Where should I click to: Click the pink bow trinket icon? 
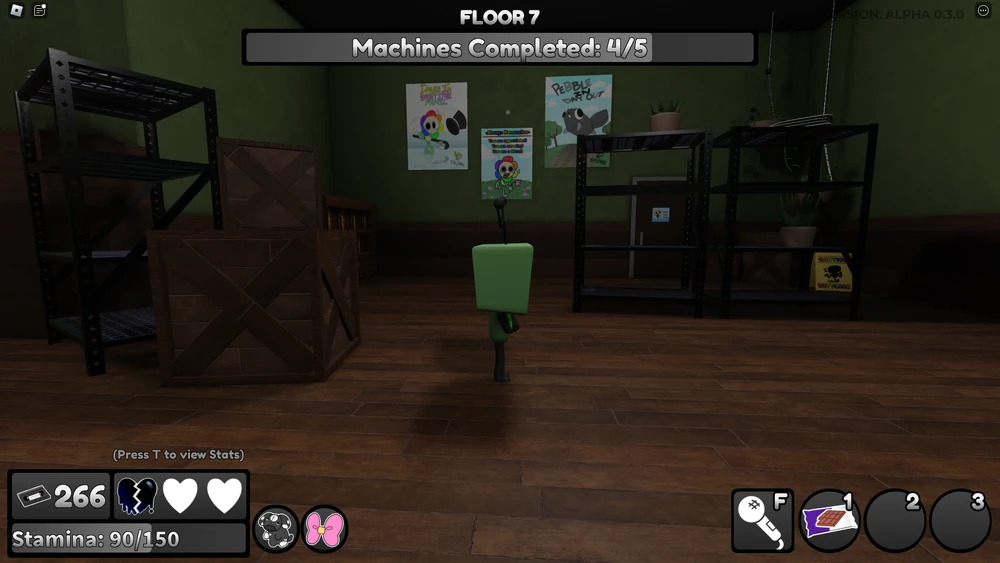click(x=324, y=529)
